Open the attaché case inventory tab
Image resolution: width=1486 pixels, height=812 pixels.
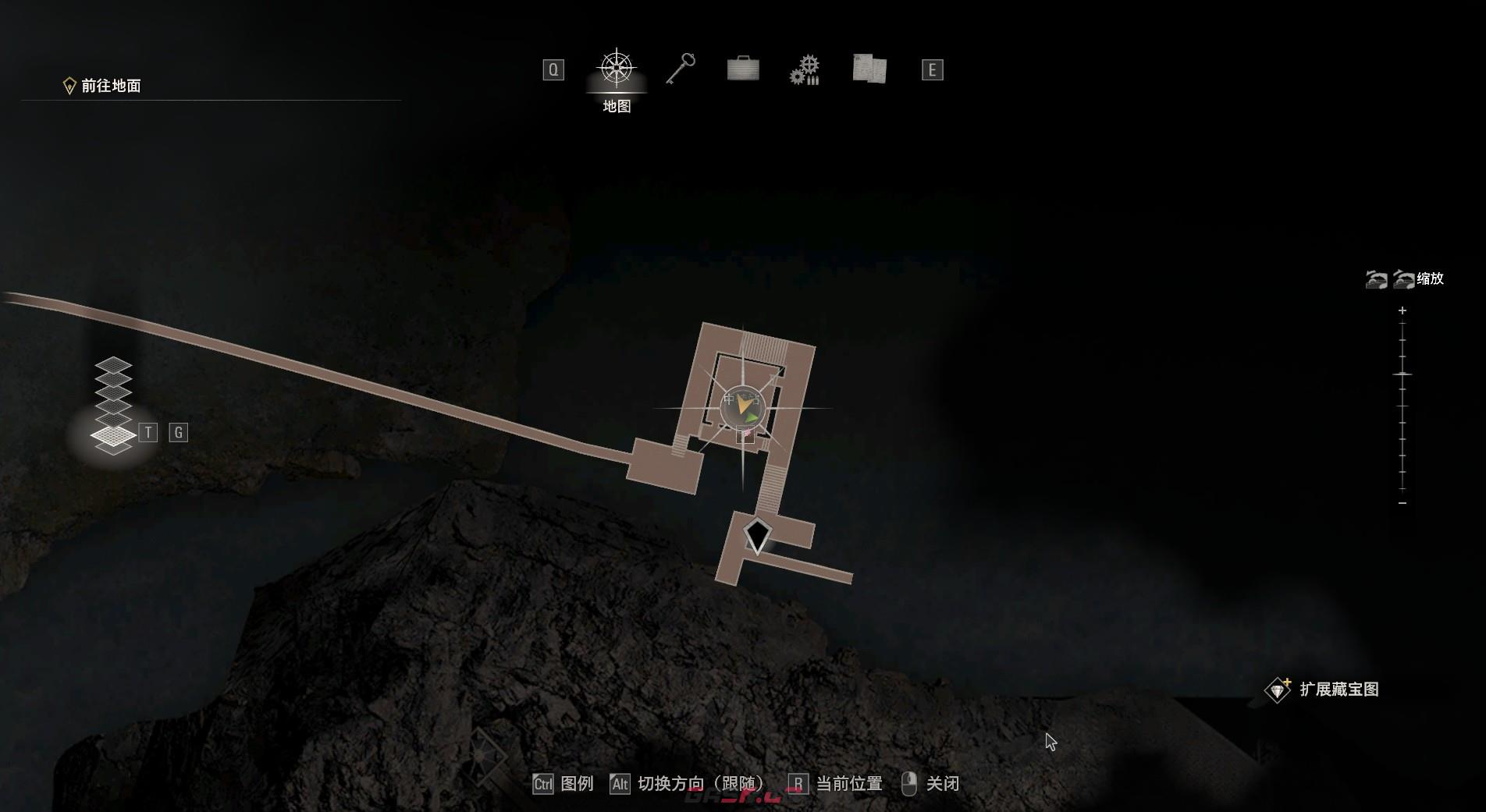(x=743, y=69)
